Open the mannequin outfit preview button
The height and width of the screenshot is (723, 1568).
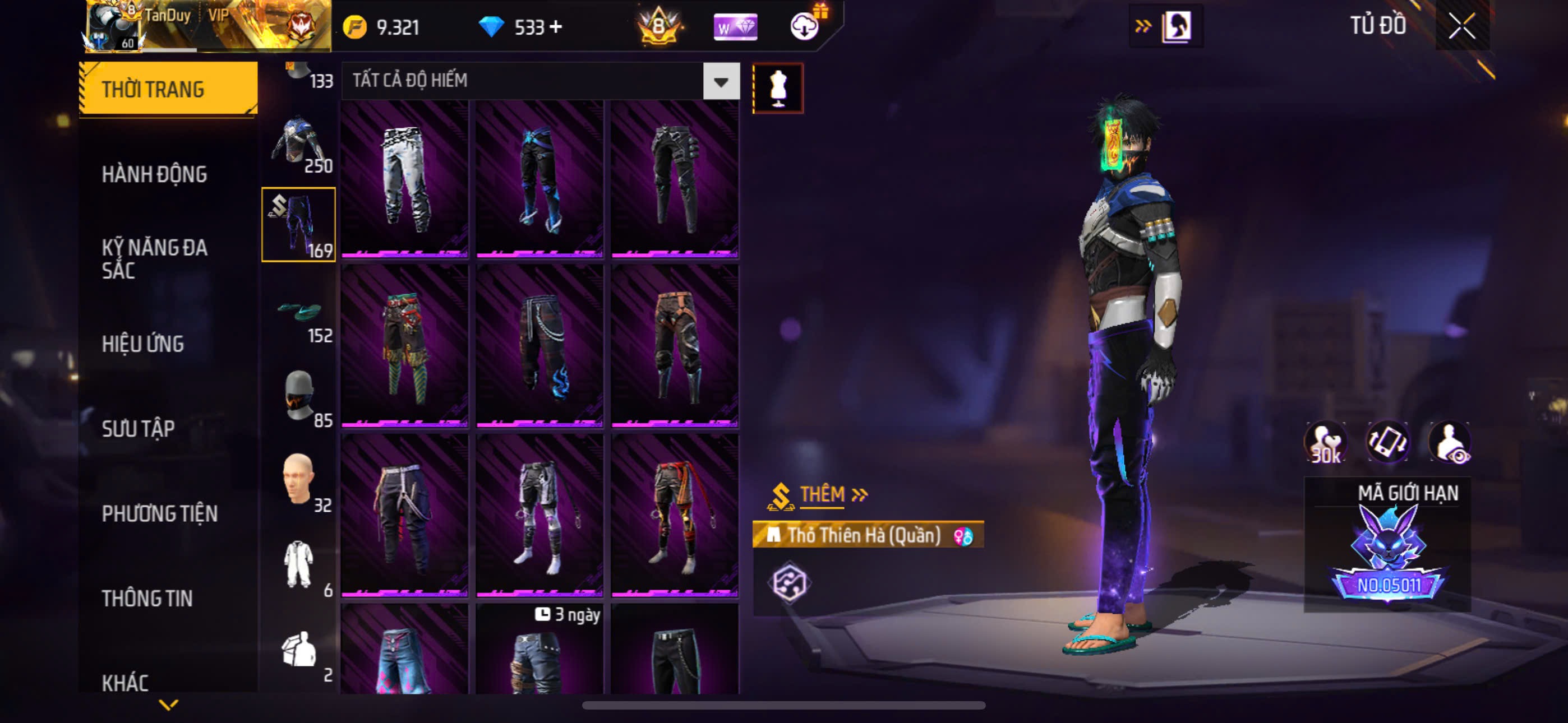[778, 89]
